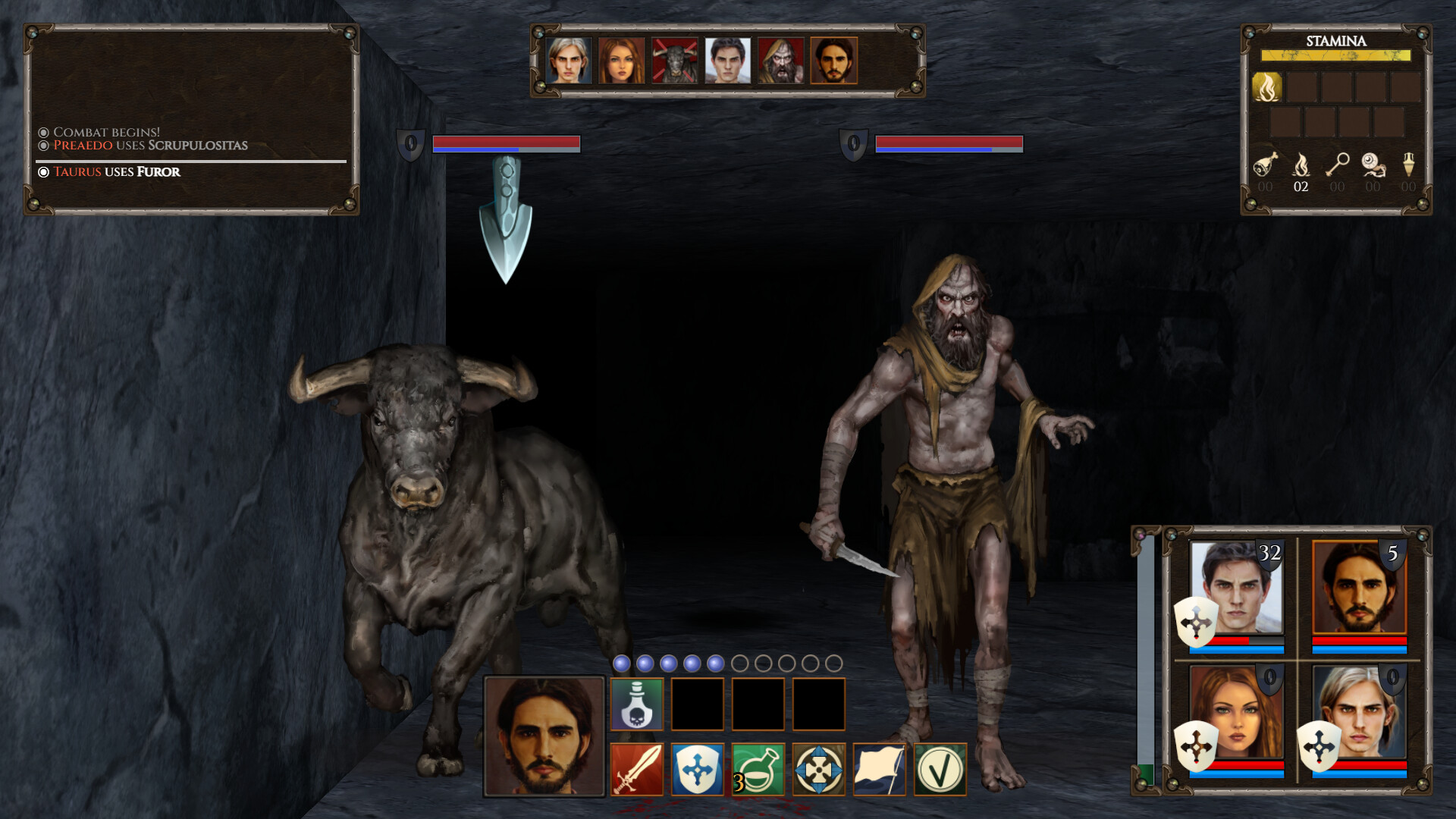Select the poison skull ability icon
This screenshot has height=819, width=1456.
point(637,703)
